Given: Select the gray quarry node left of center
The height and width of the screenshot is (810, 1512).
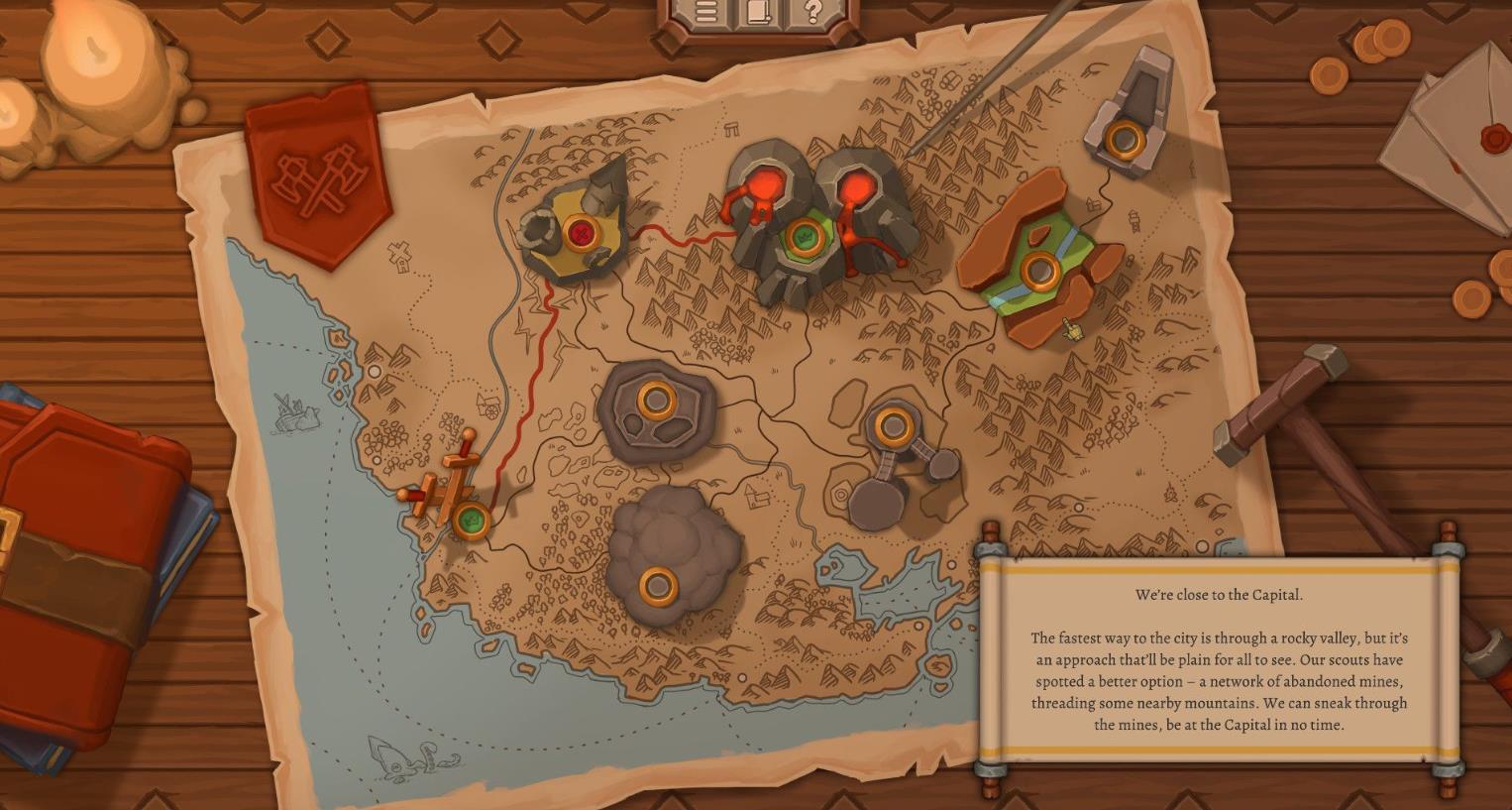Looking at the screenshot, I should [656, 402].
